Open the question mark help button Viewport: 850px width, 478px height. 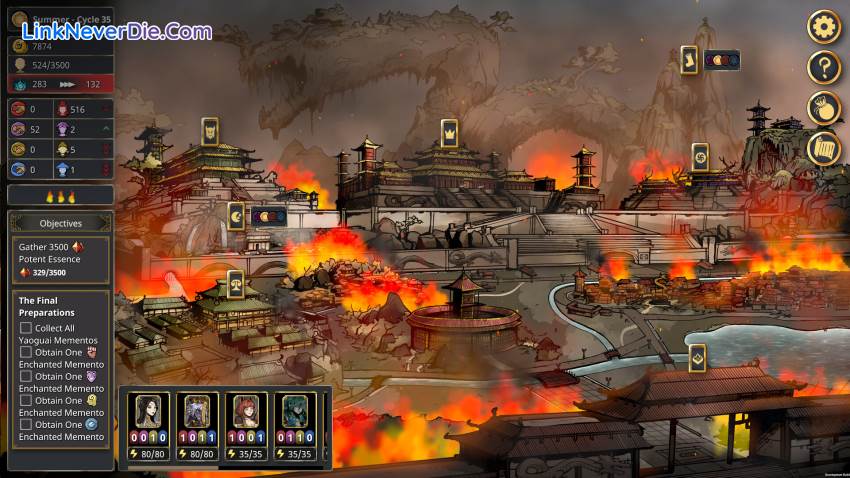tap(823, 68)
